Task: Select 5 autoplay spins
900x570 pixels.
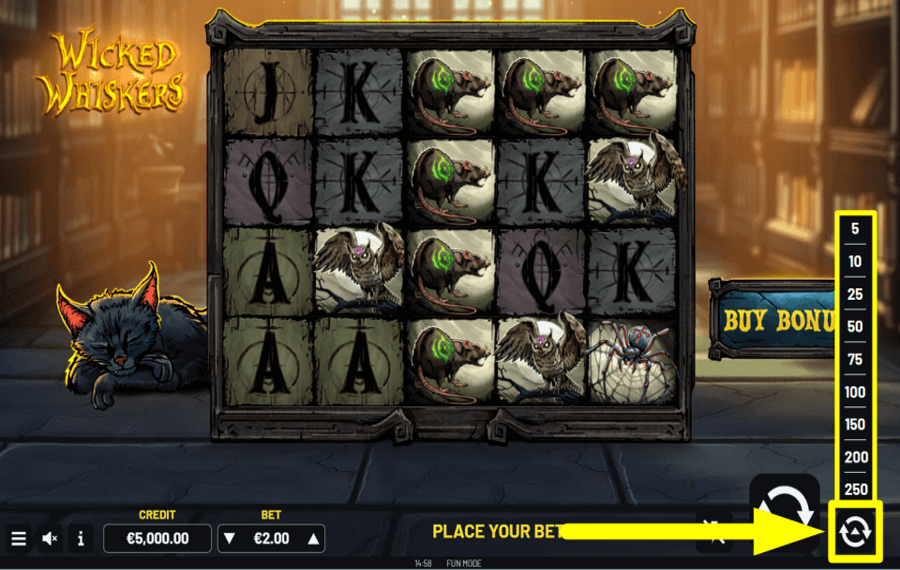Action: pyautogui.click(x=855, y=229)
